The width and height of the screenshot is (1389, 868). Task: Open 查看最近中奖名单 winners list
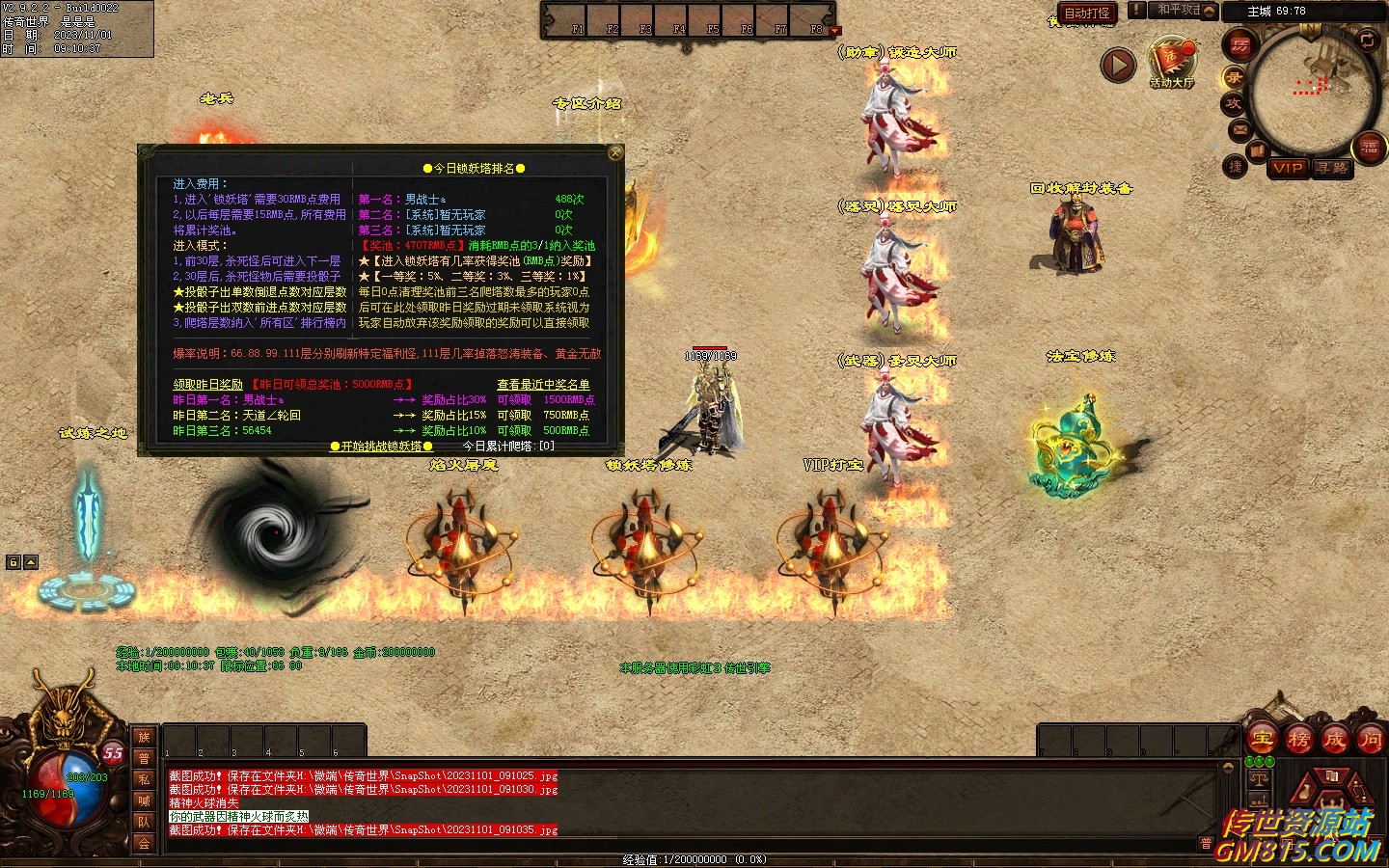point(543,385)
